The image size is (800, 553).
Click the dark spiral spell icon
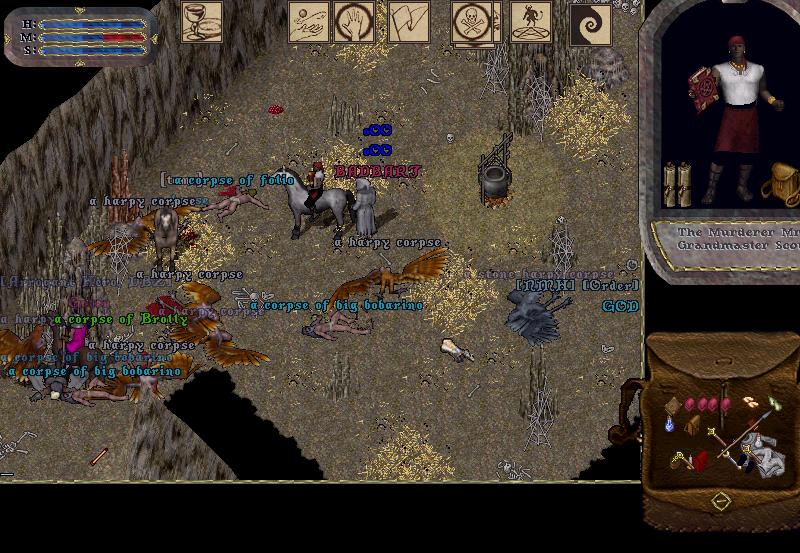590,24
